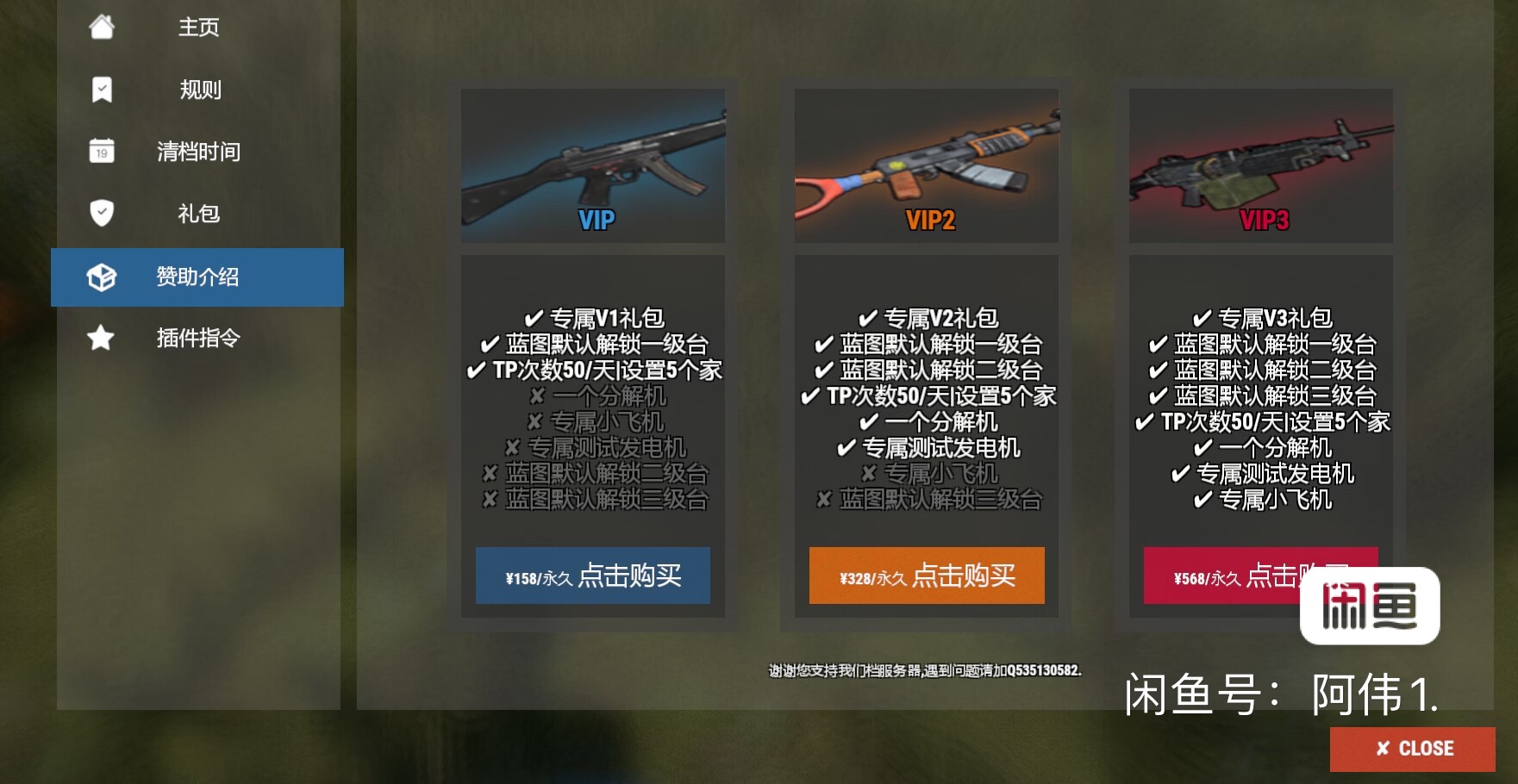Click the X icon inside the CLOSE button
This screenshot has height=784, width=1518.
pyautogui.click(x=1385, y=748)
